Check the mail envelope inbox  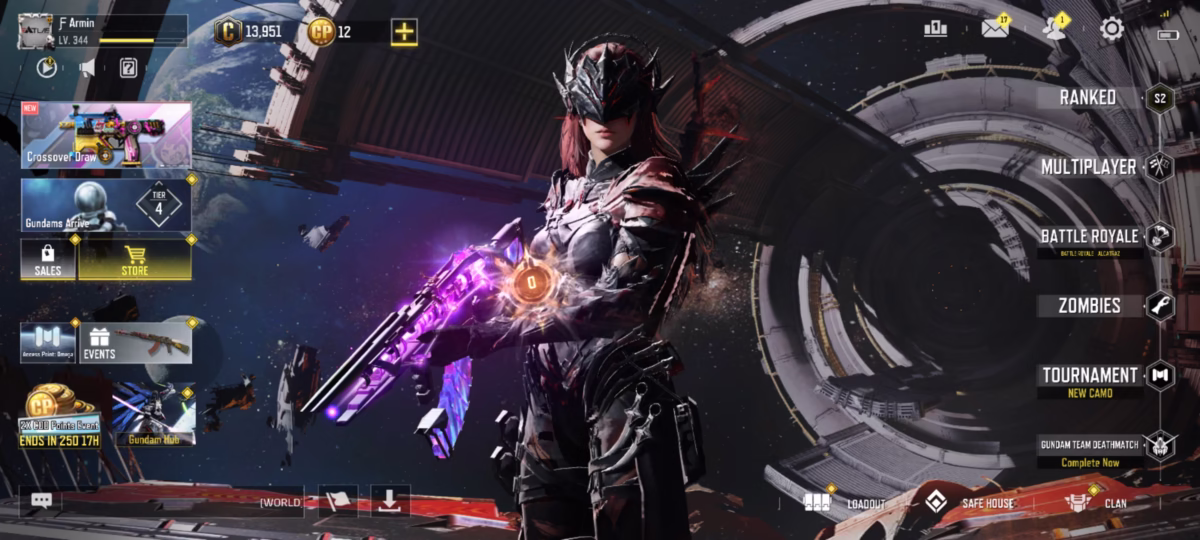994,29
